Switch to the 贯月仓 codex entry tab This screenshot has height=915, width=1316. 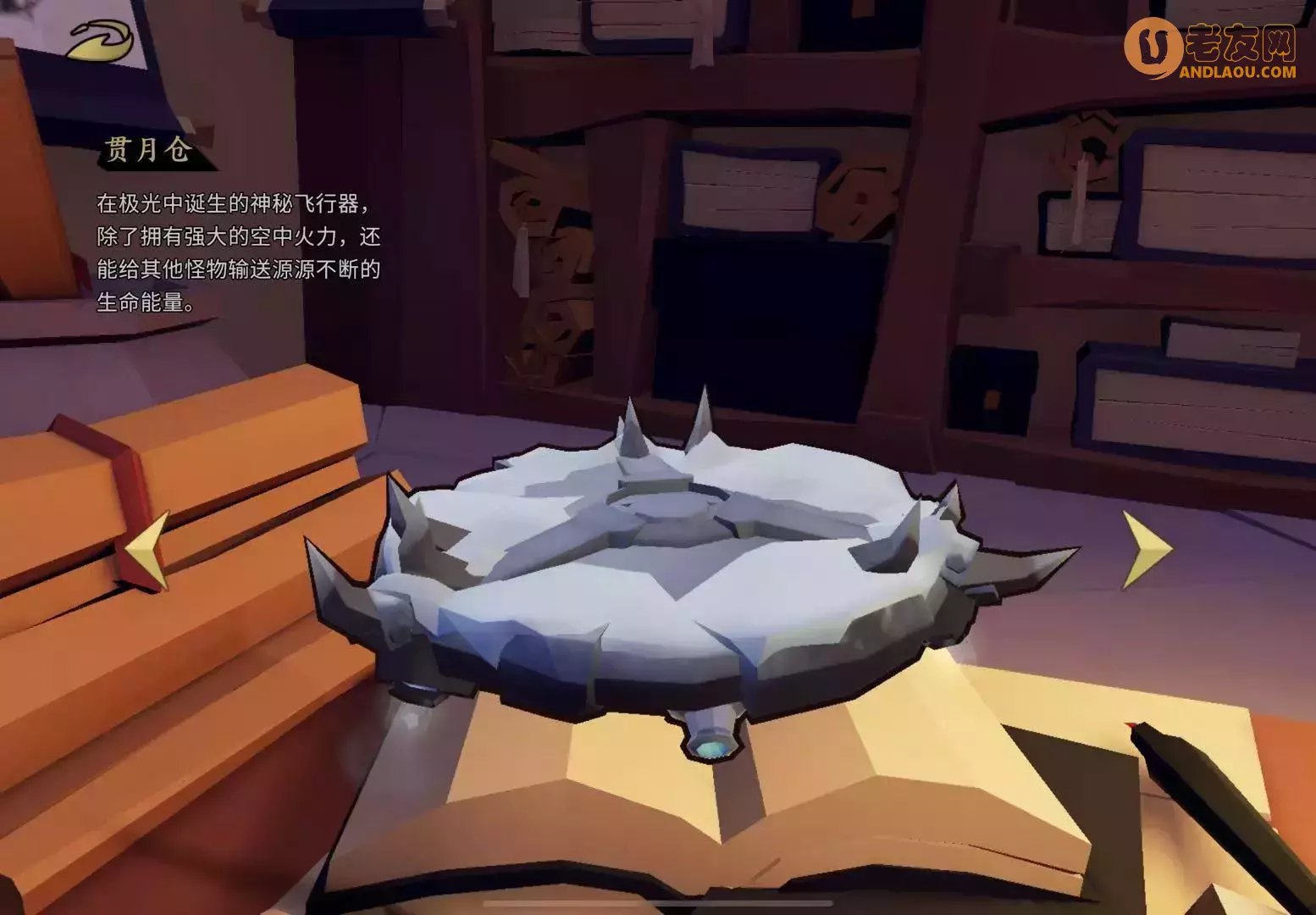point(148,152)
